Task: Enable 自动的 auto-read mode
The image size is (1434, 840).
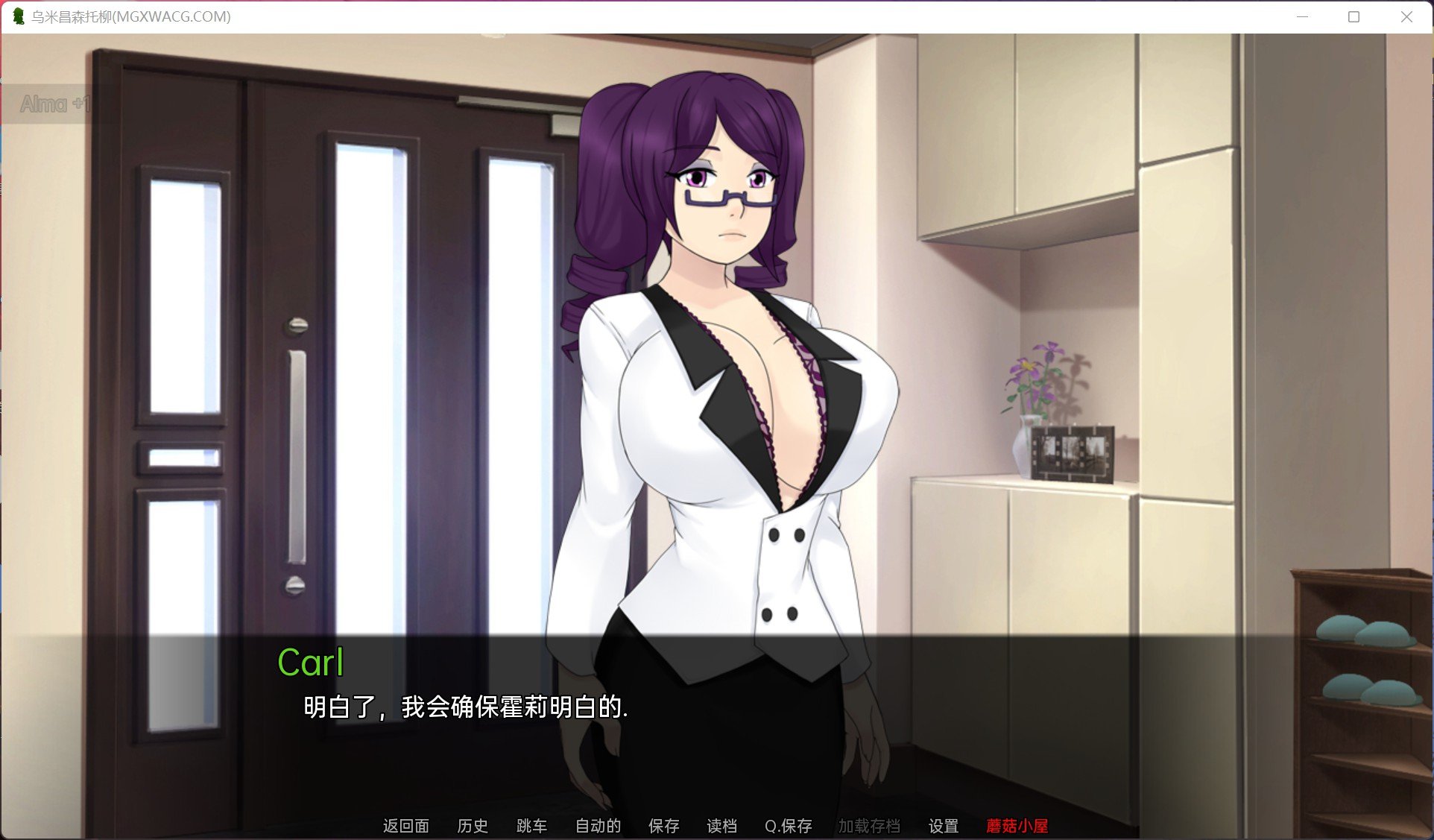Action: tap(596, 826)
